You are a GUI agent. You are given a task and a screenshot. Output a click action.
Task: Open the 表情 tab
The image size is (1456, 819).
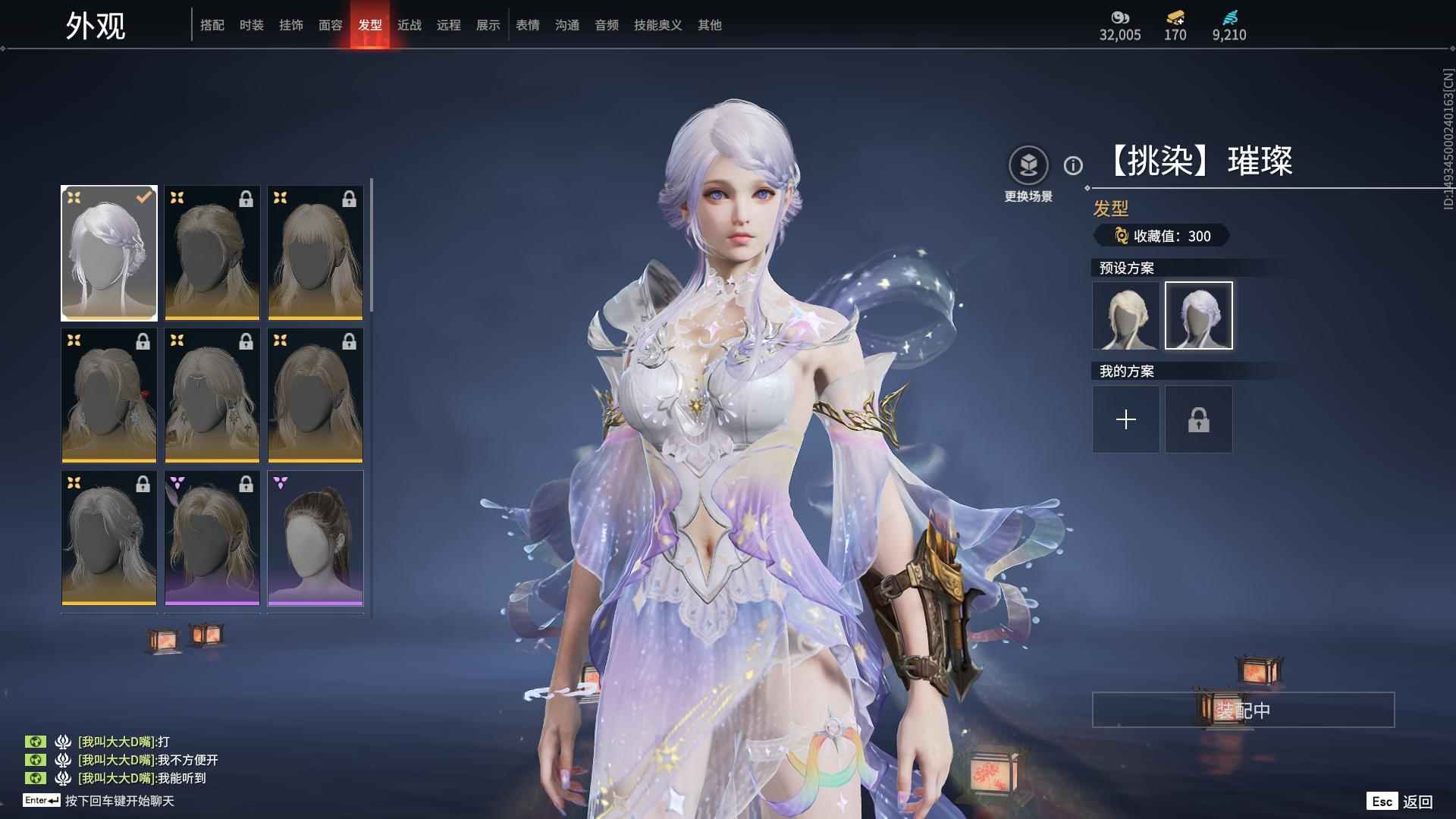(x=527, y=25)
